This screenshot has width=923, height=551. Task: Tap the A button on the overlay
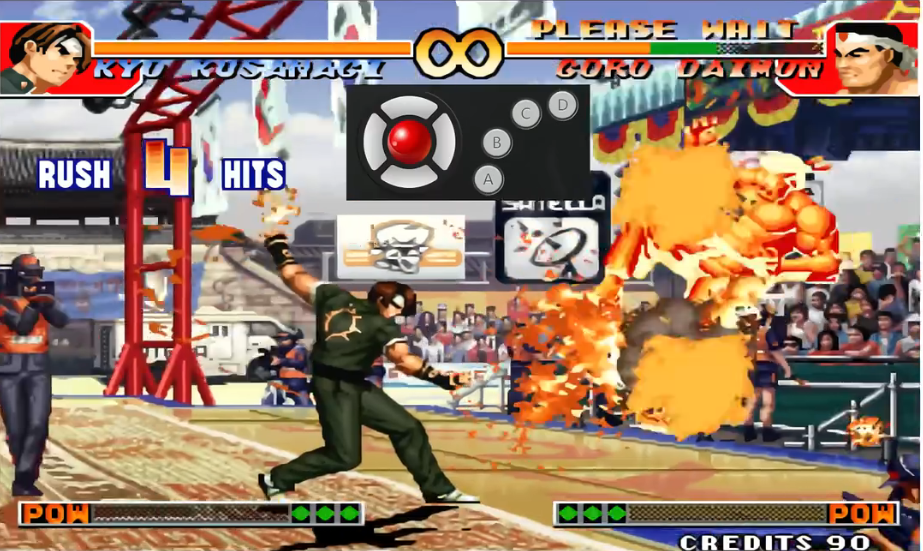click(488, 180)
